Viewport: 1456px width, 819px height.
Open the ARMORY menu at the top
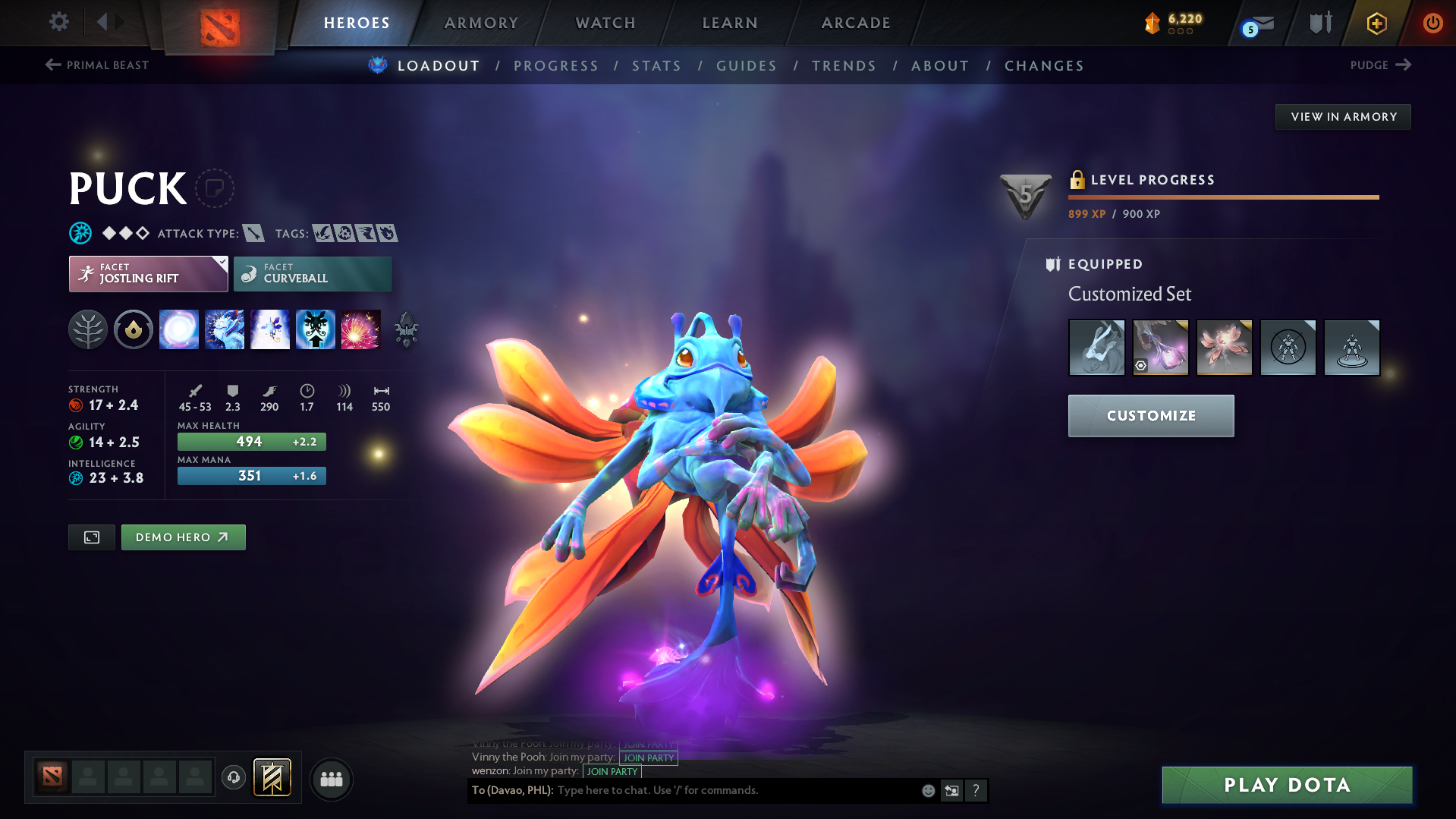click(481, 22)
